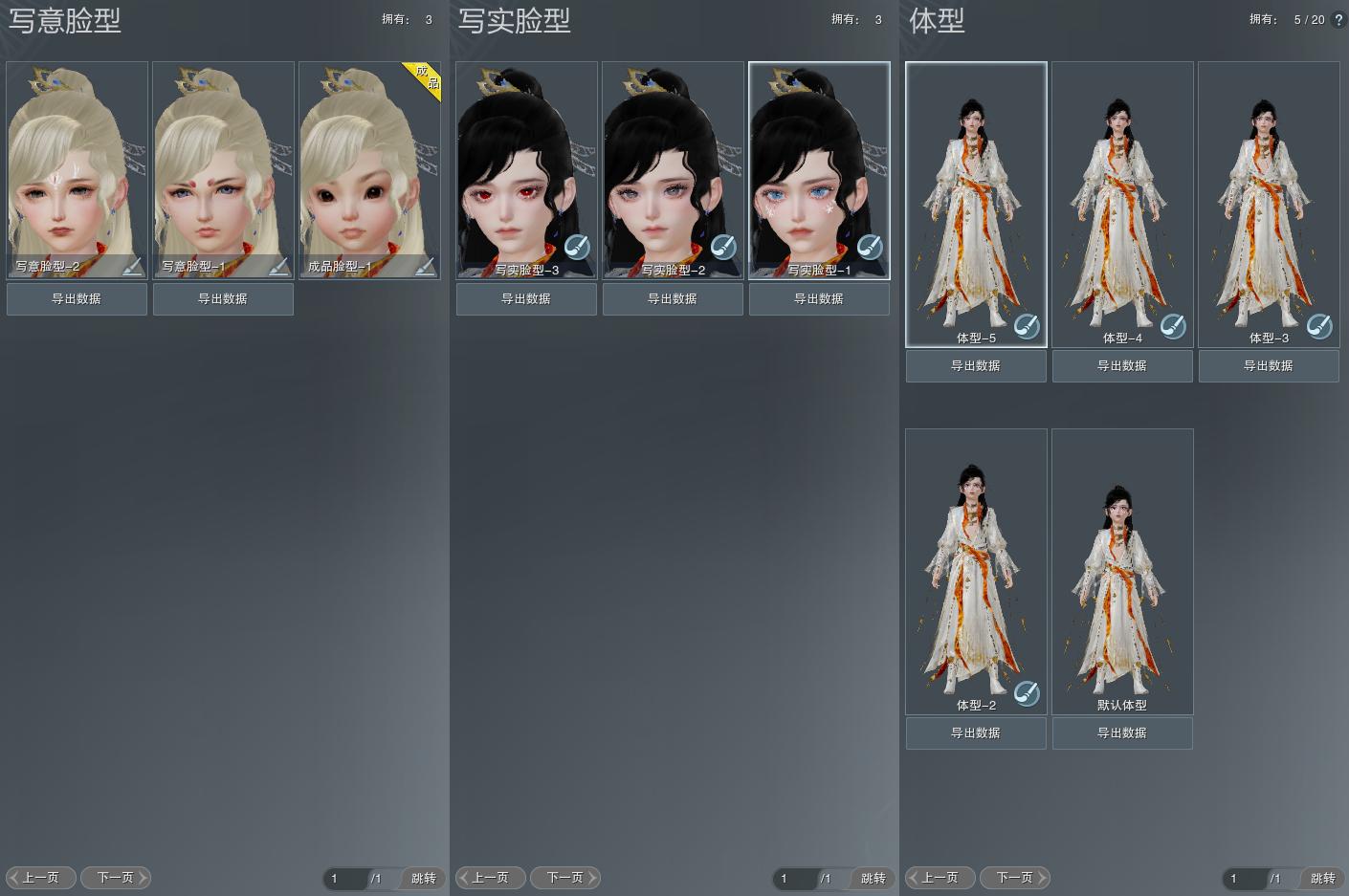Click the brush edit icon on 体型-4
Image resolution: width=1349 pixels, height=896 pixels.
tap(1173, 327)
